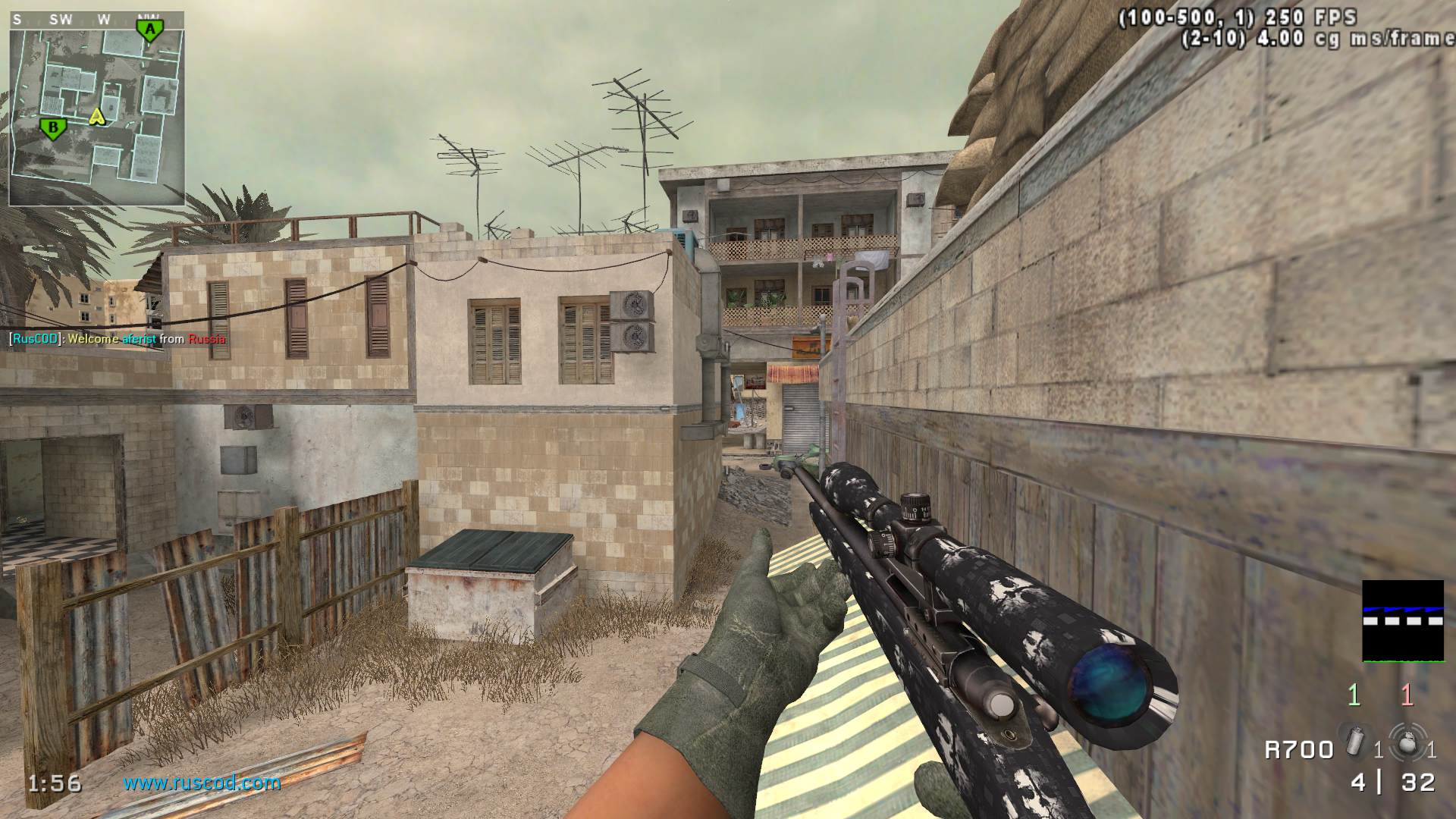Select the green A objective marker on minimap
Image resolution: width=1456 pixels, height=819 pixels.
[149, 30]
